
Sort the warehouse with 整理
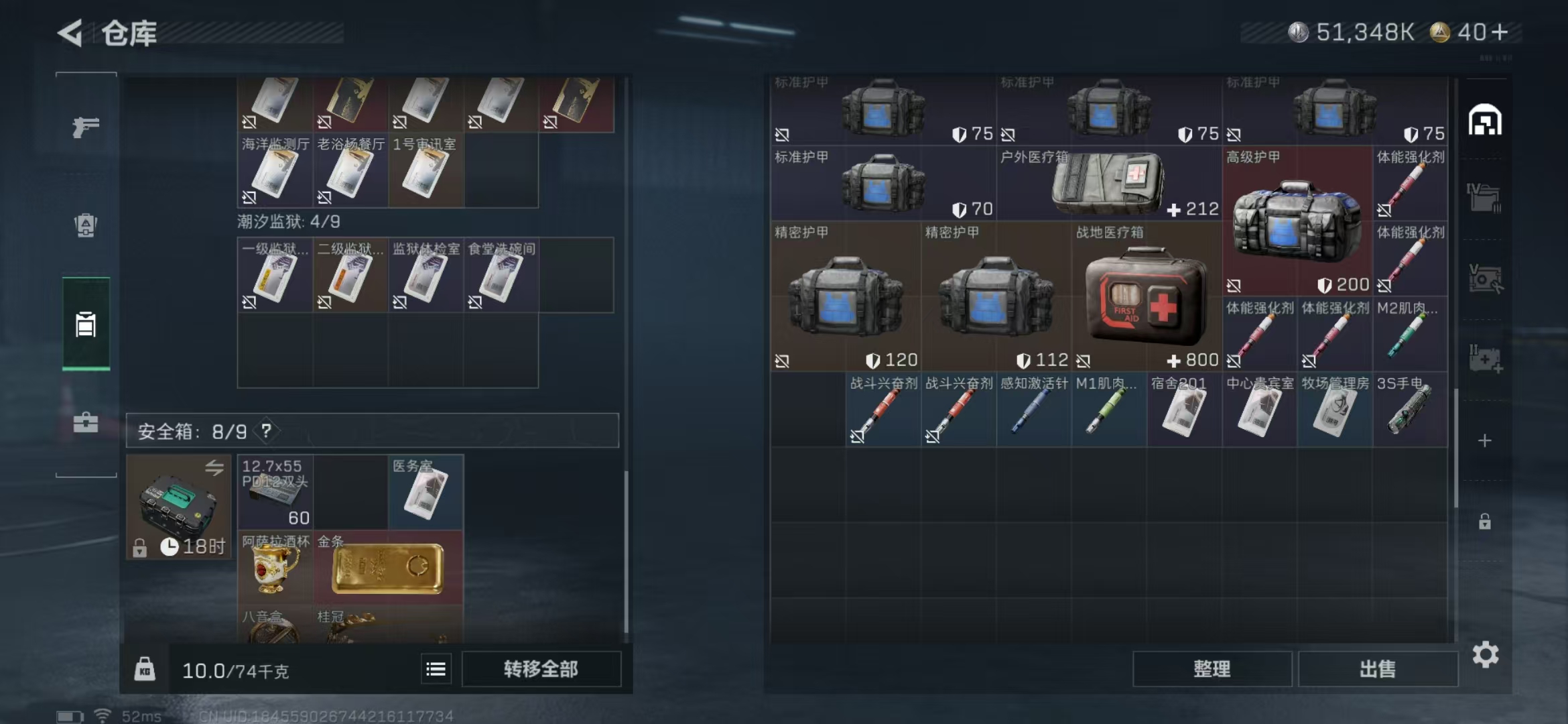1212,669
